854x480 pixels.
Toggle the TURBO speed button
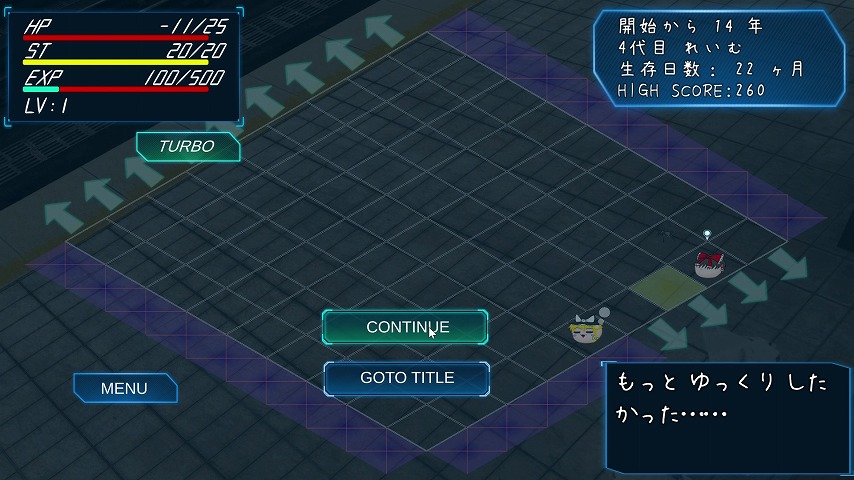187,146
